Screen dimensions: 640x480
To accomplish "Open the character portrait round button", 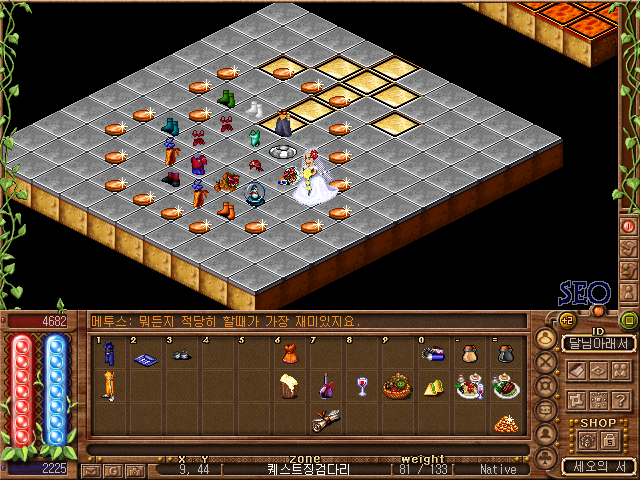I will [546, 338].
